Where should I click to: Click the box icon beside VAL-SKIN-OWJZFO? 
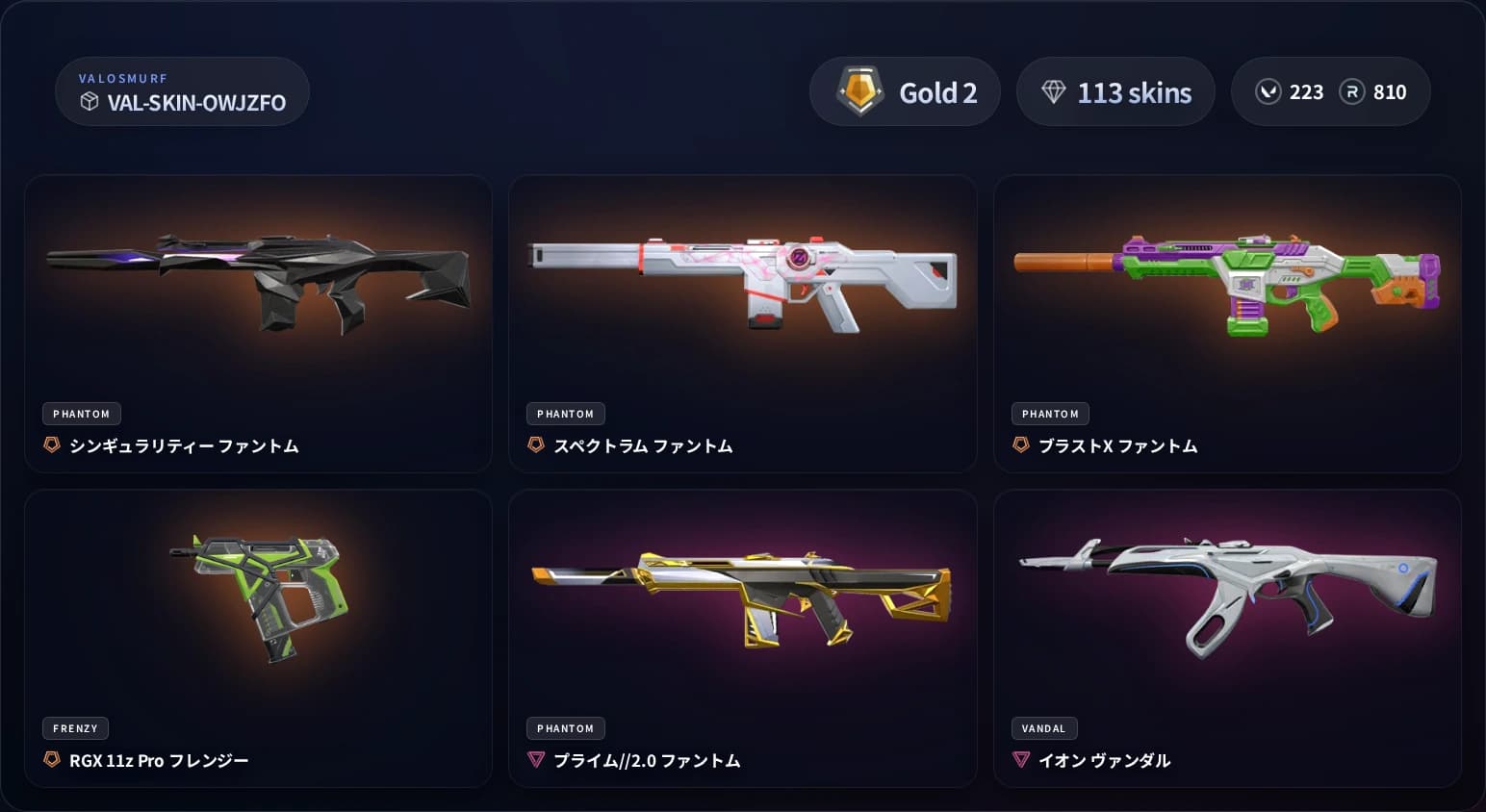pyautogui.click(x=90, y=102)
